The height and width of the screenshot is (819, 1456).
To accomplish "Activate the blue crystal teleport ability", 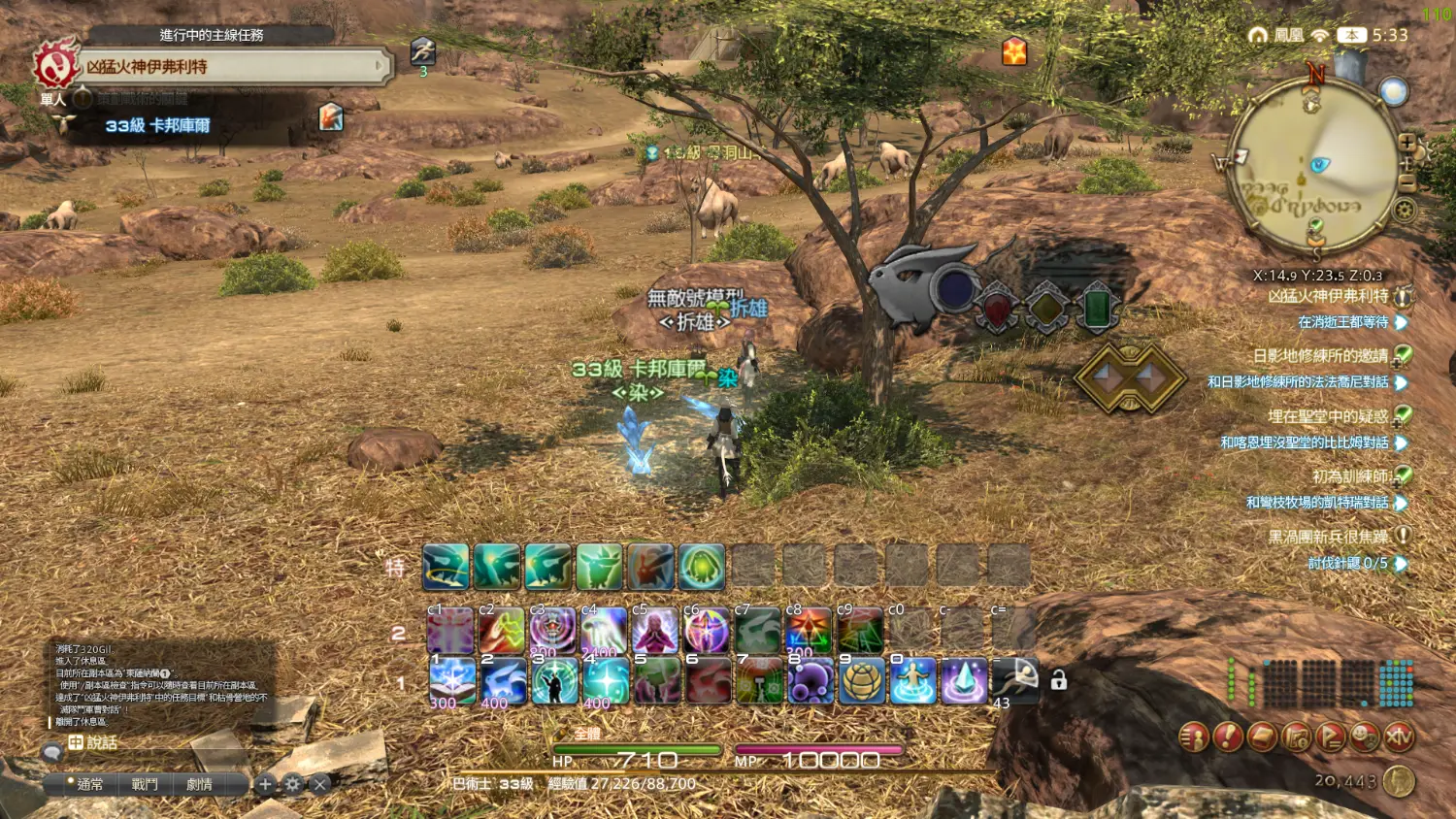I will tap(964, 680).
